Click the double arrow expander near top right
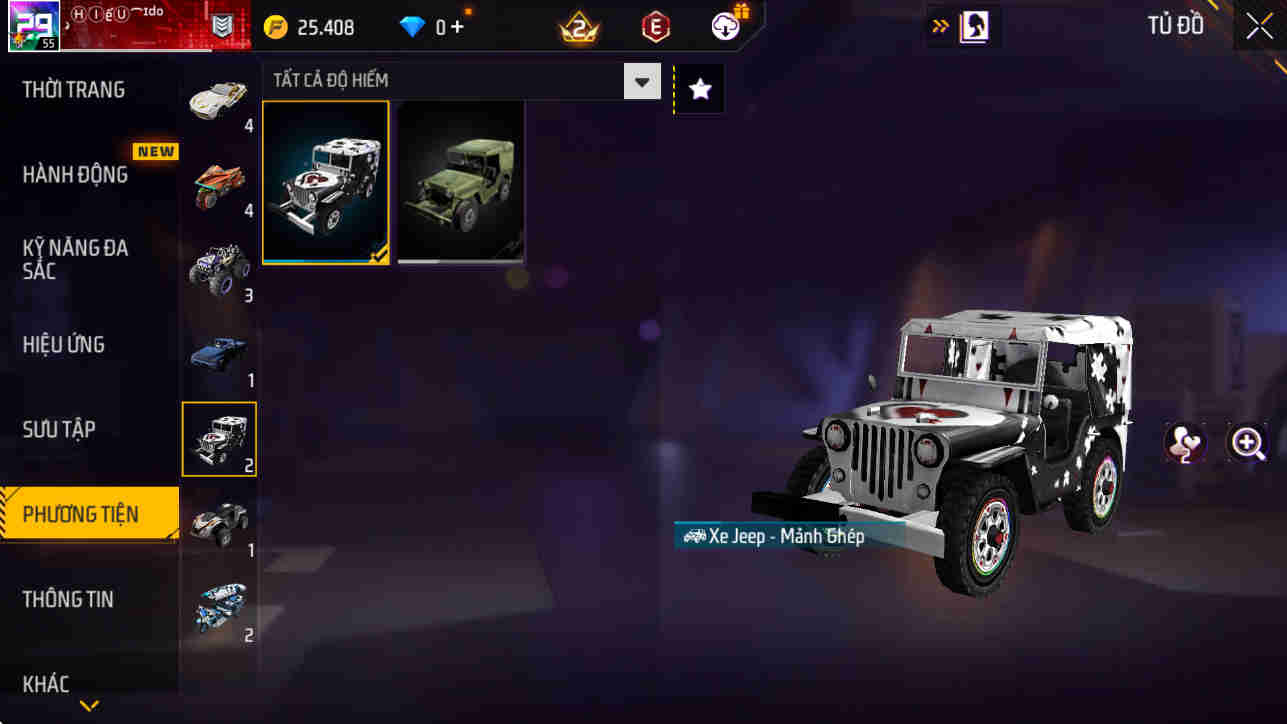Screen dimensions: 1287x724 pos(938,25)
